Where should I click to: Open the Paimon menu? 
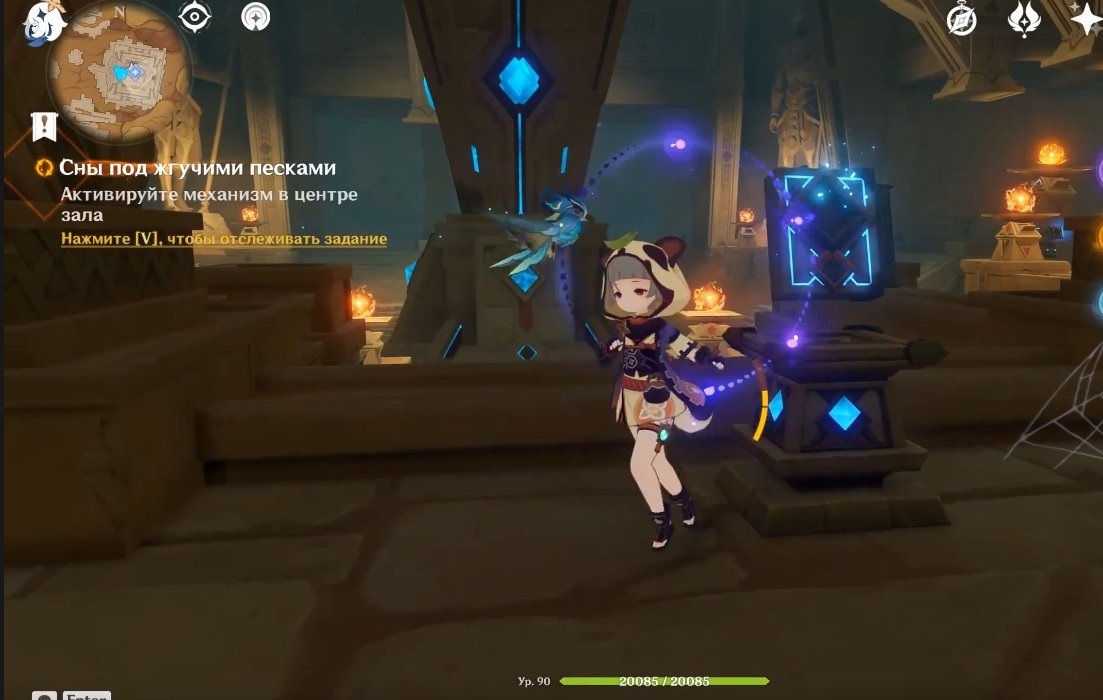point(43,22)
